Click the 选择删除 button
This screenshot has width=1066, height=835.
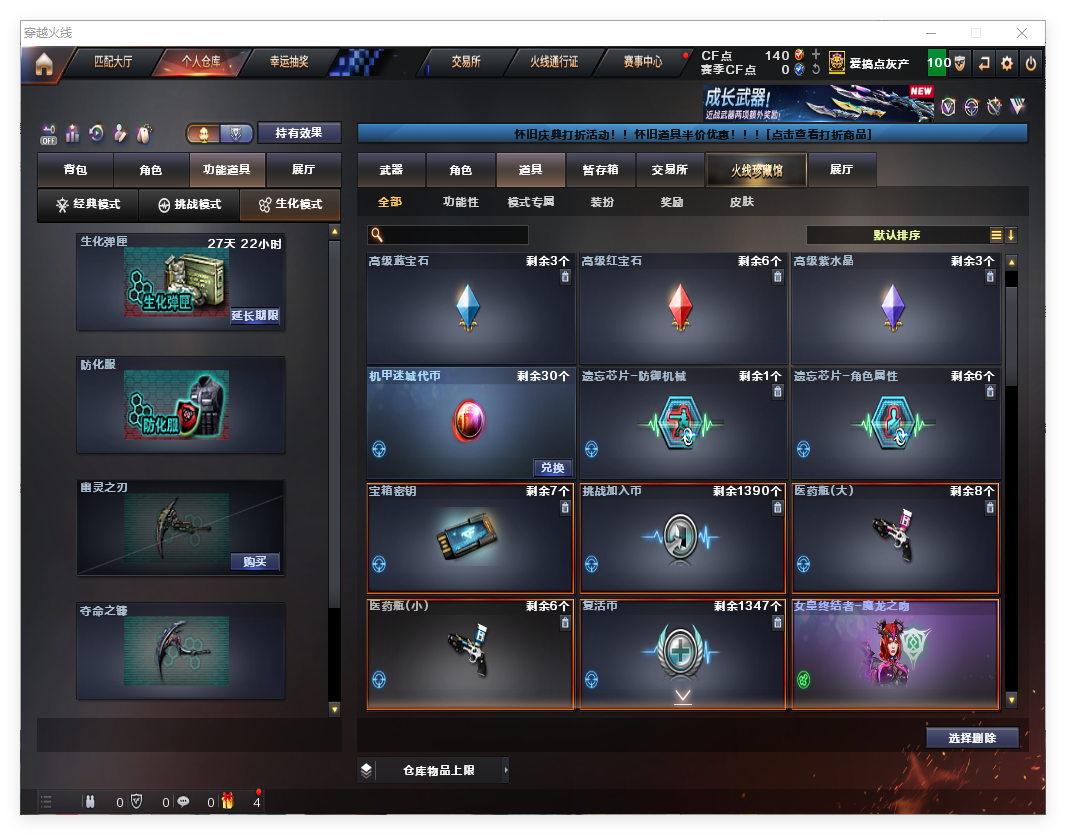pyautogui.click(x=972, y=738)
